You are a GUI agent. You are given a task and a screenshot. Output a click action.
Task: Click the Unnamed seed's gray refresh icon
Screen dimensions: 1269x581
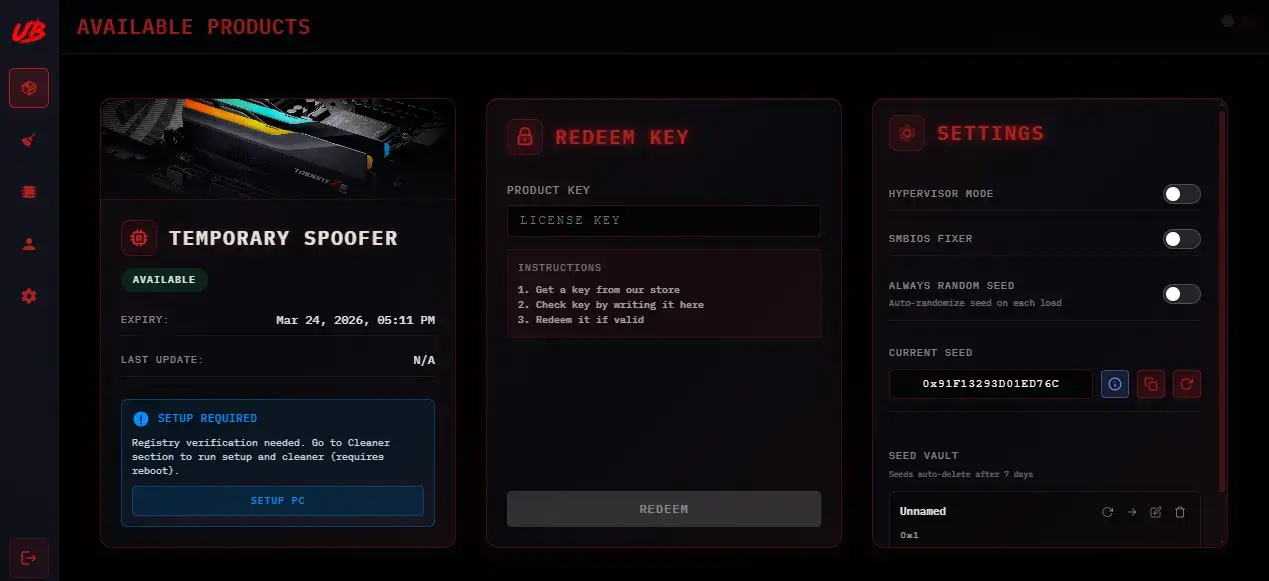click(x=1108, y=512)
